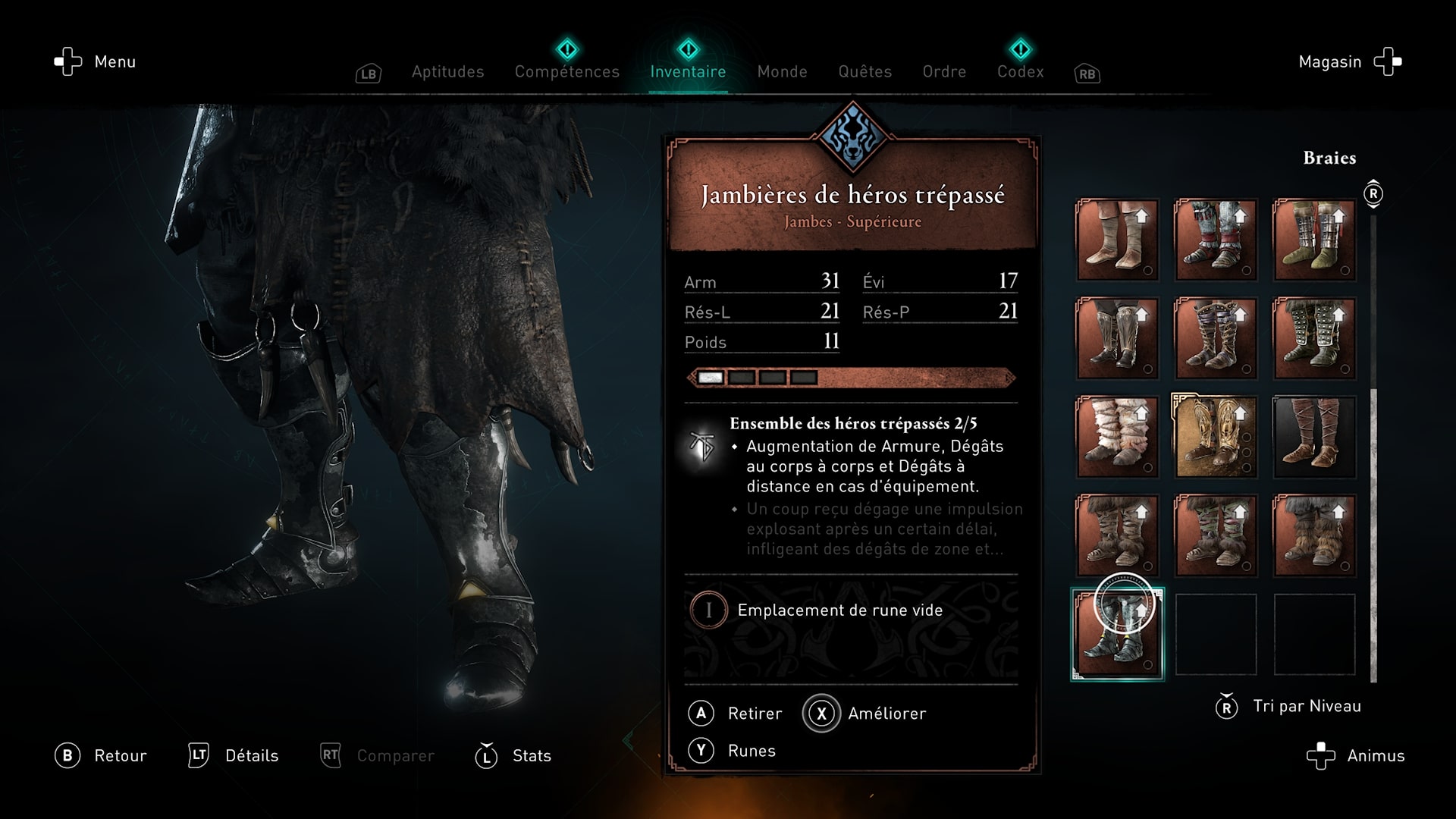Switch to the Aptitudes tab
This screenshot has width=1456, height=819.
tap(447, 71)
